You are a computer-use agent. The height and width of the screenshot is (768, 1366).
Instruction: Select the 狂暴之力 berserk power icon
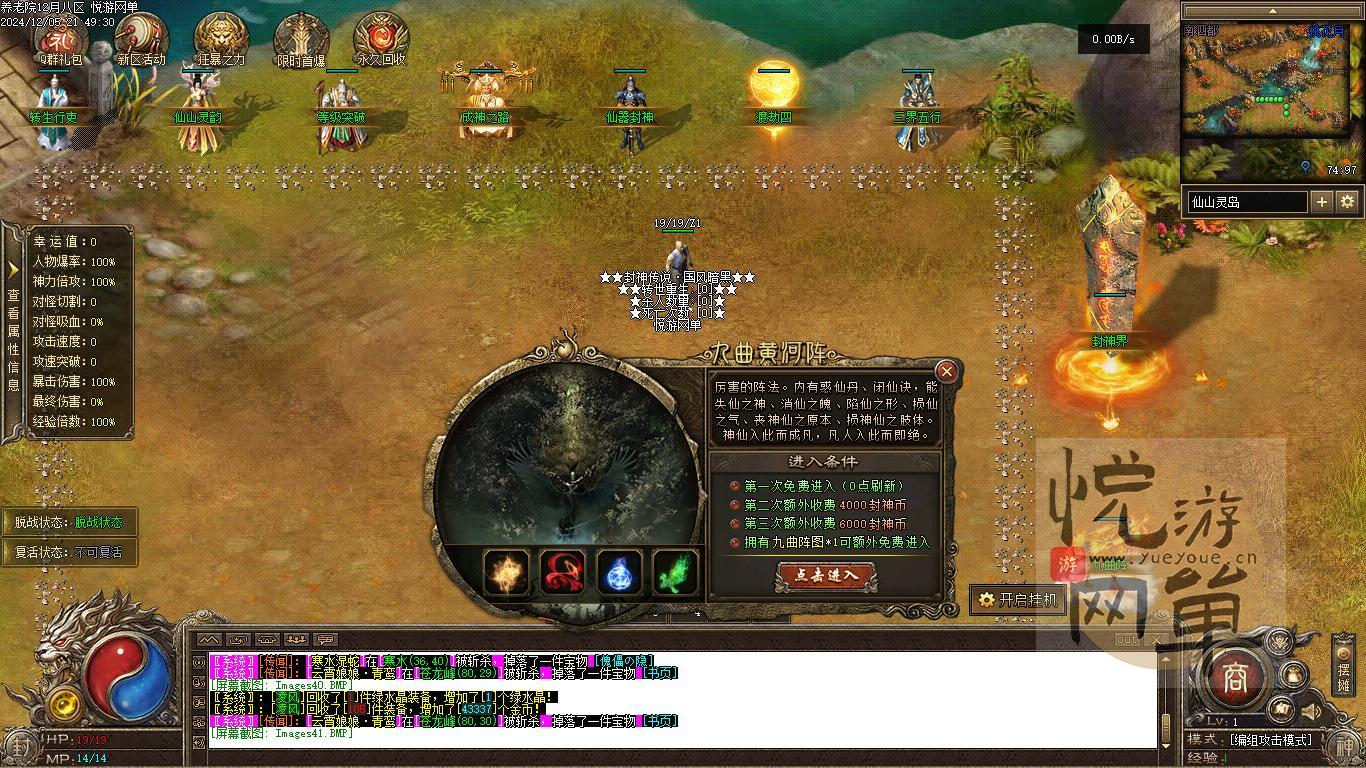point(221,36)
